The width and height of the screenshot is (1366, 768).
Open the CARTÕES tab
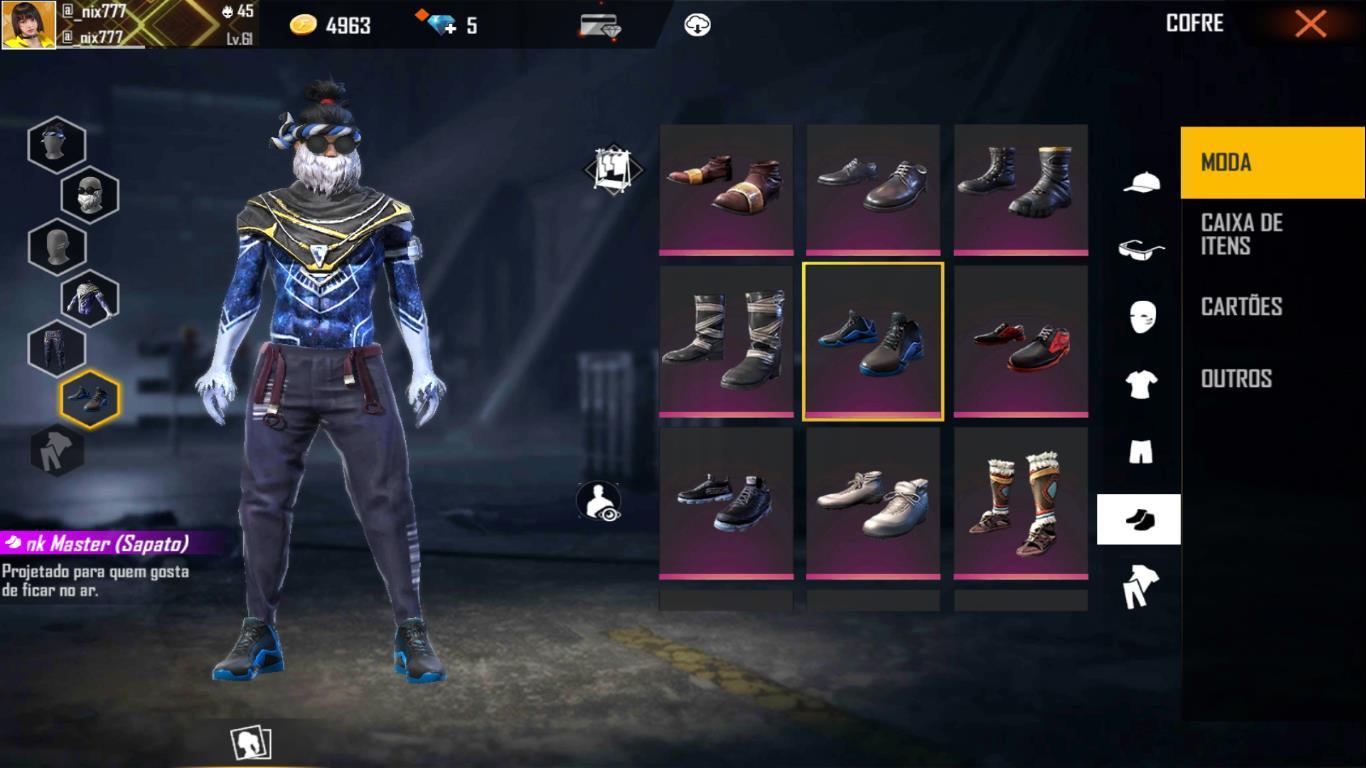[x=1240, y=307]
